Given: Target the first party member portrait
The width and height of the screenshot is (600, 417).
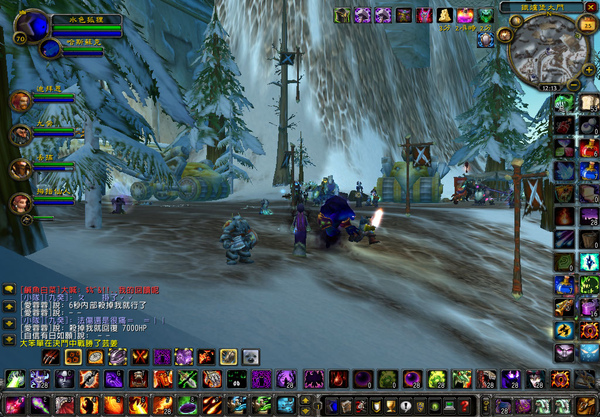Looking at the screenshot, I should 21,101.
